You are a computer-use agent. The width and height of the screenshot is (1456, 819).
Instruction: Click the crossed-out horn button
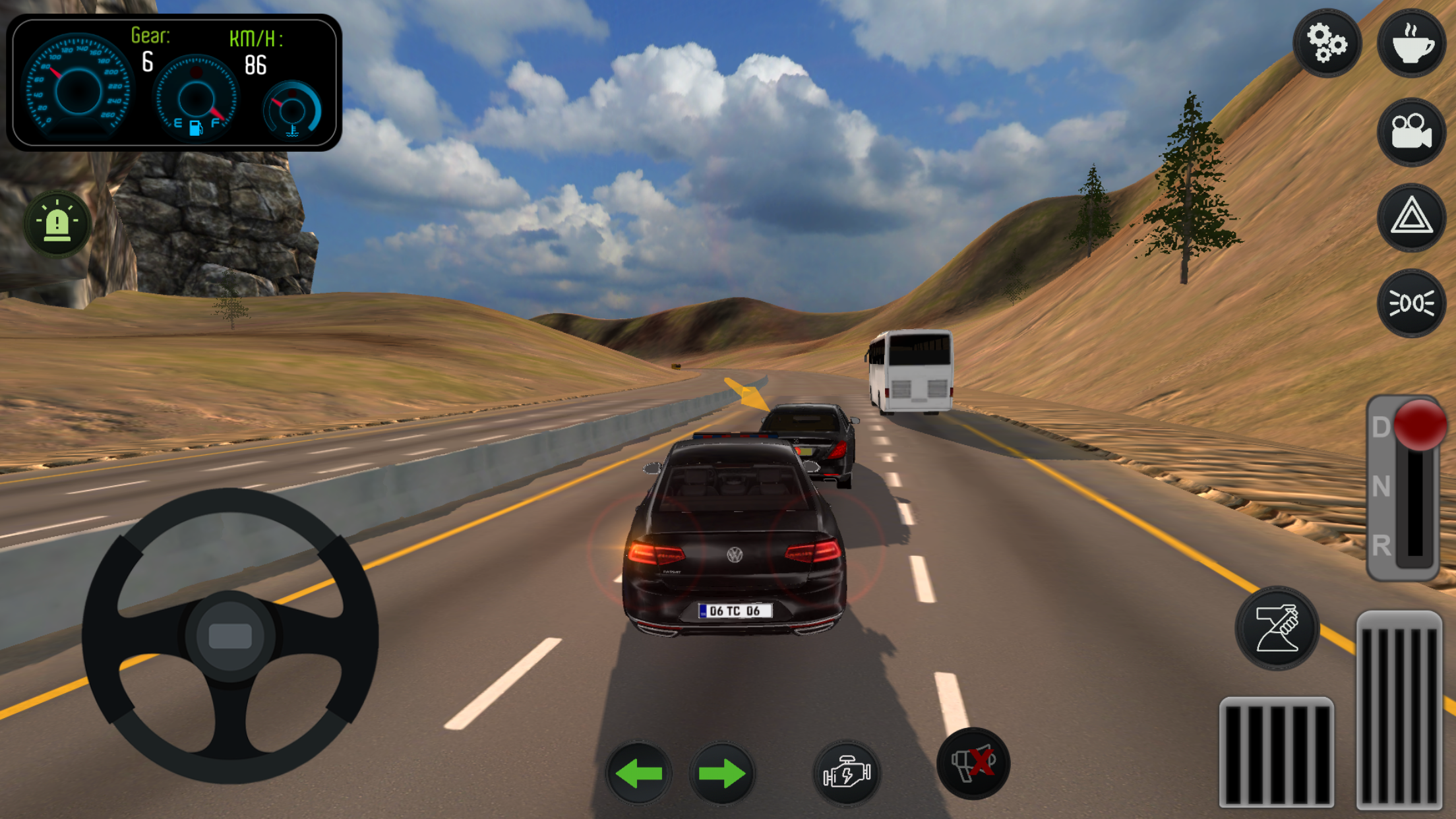pos(973,764)
